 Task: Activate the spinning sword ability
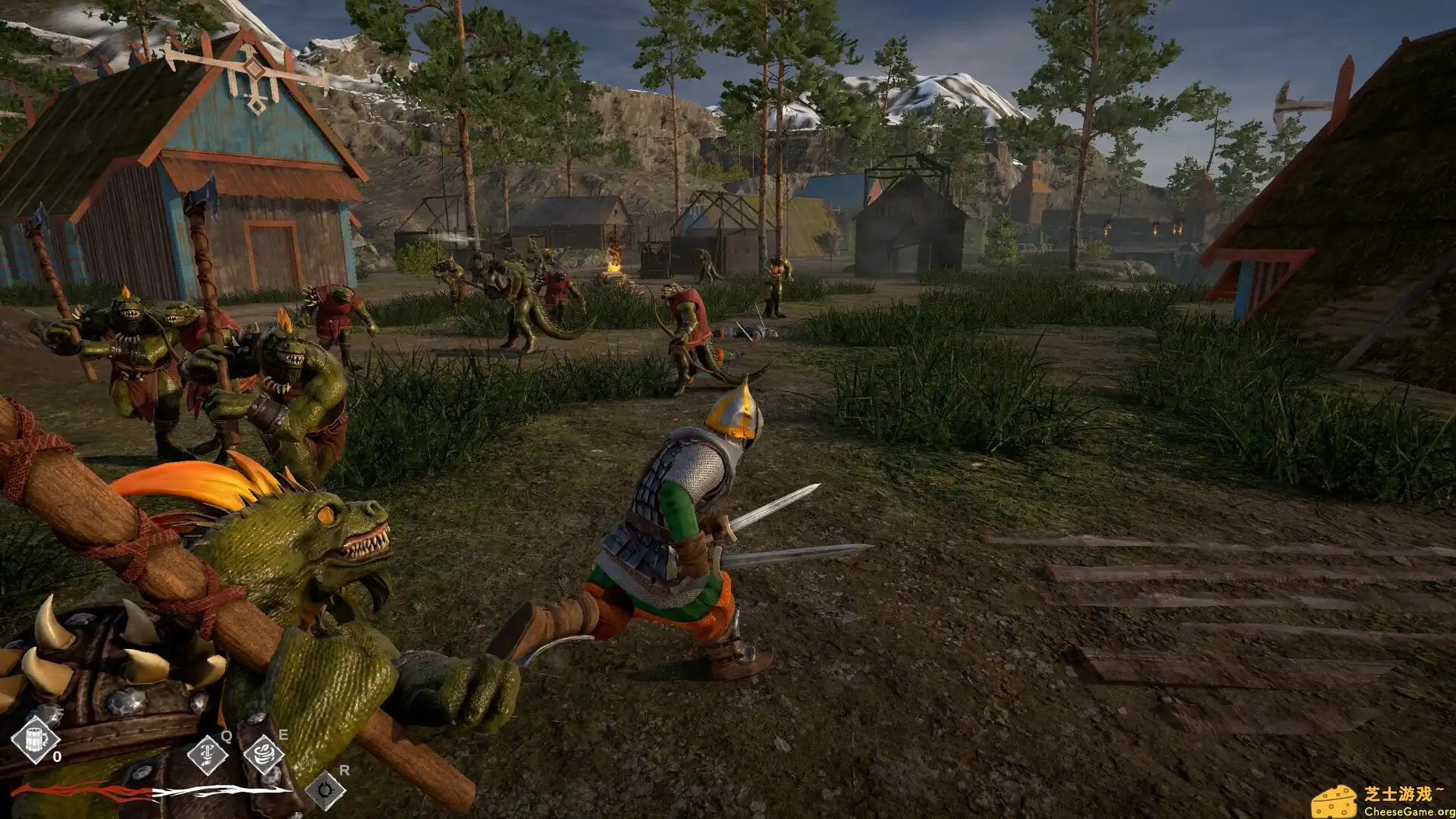(208, 753)
